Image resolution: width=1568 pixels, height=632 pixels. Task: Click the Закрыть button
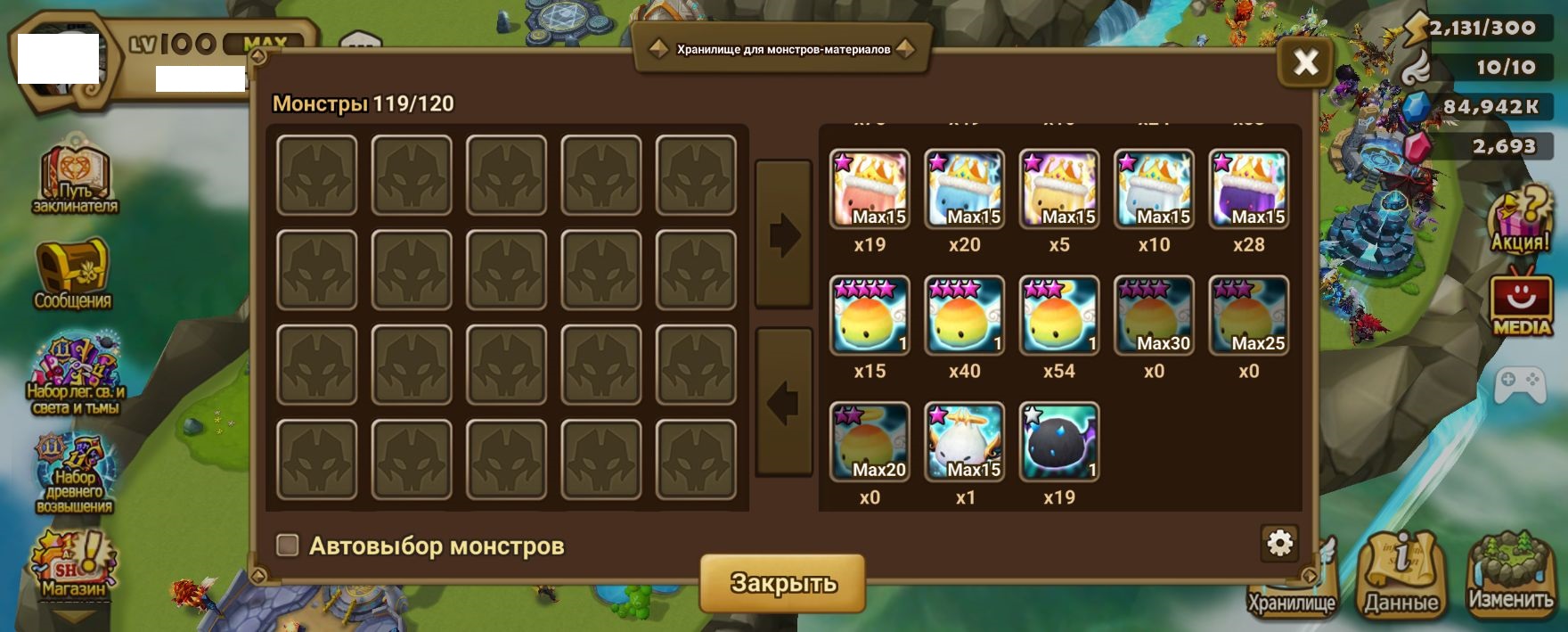point(782,583)
